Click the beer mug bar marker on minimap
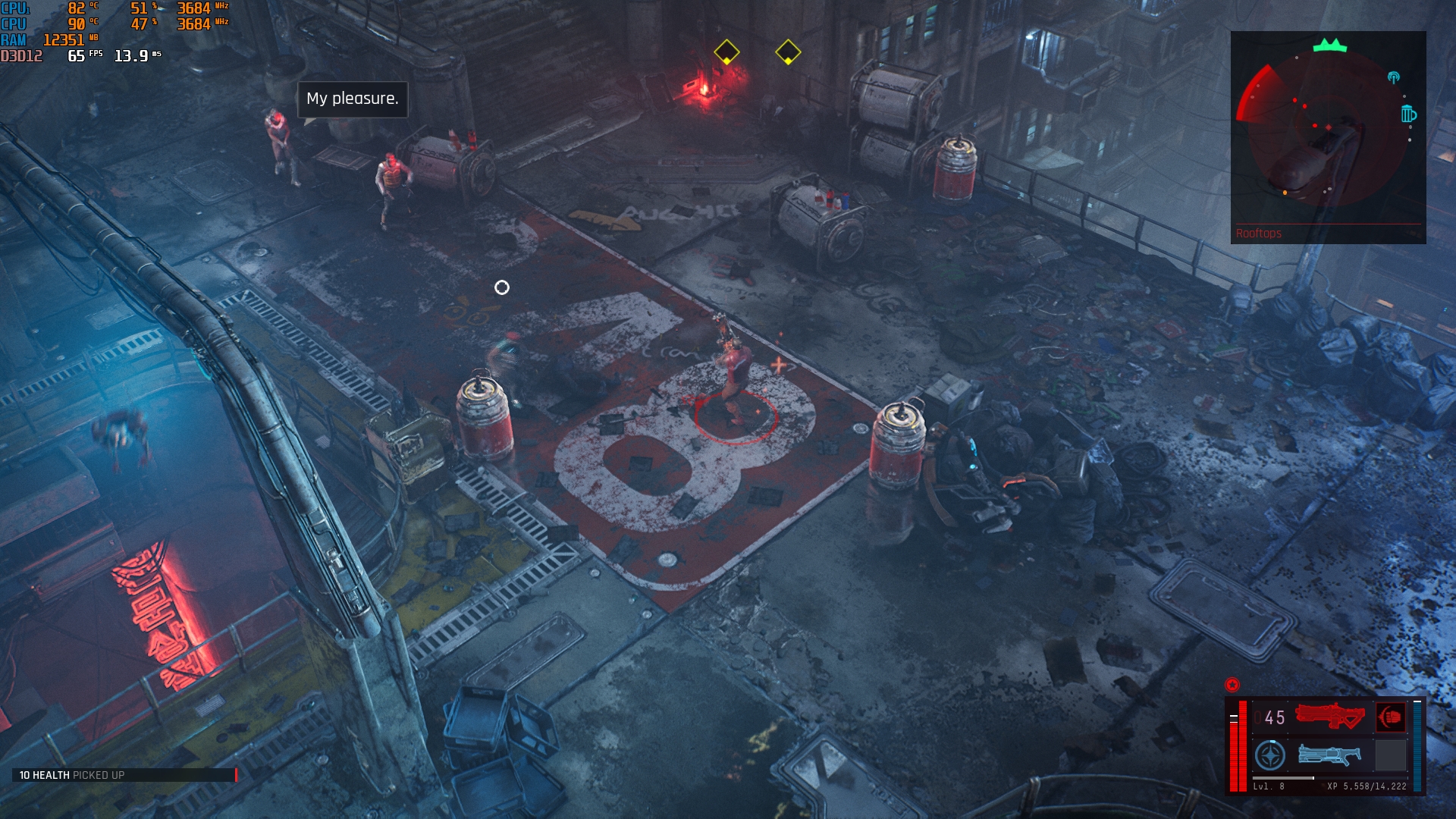The image size is (1456, 819). pyautogui.click(x=1408, y=114)
